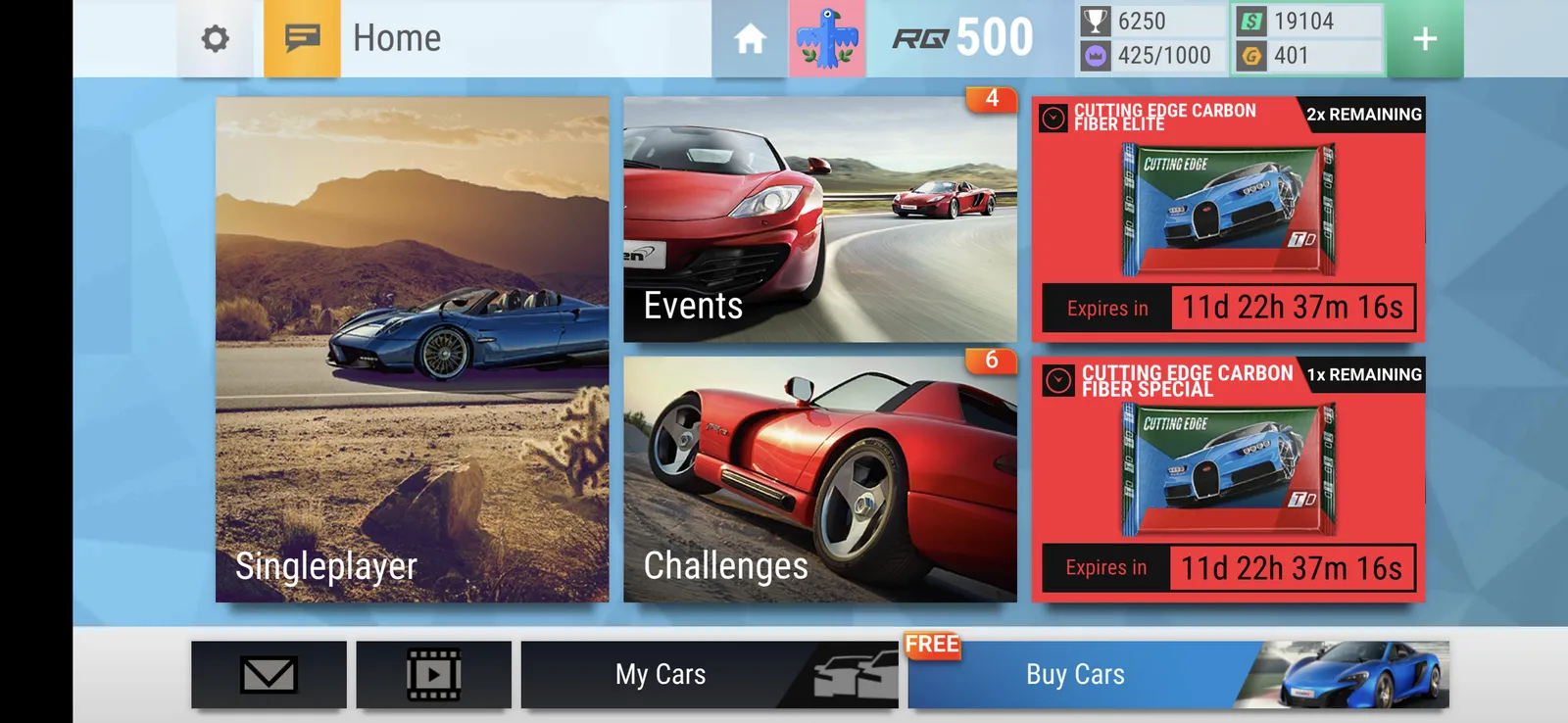Enter the Singleplayer mode tile
The height and width of the screenshot is (723, 1568).
coord(412,349)
